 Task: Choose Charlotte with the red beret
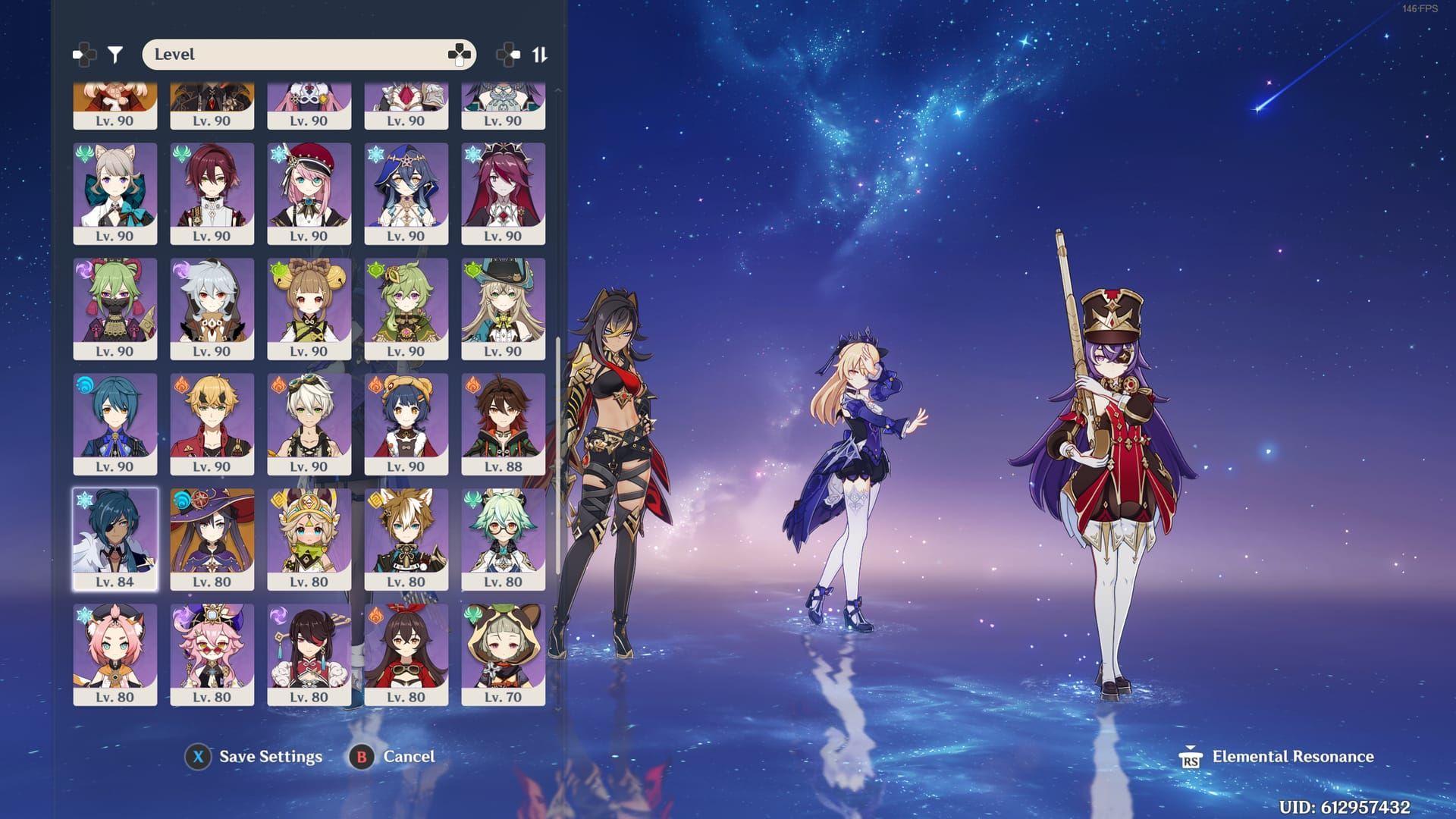click(x=309, y=193)
